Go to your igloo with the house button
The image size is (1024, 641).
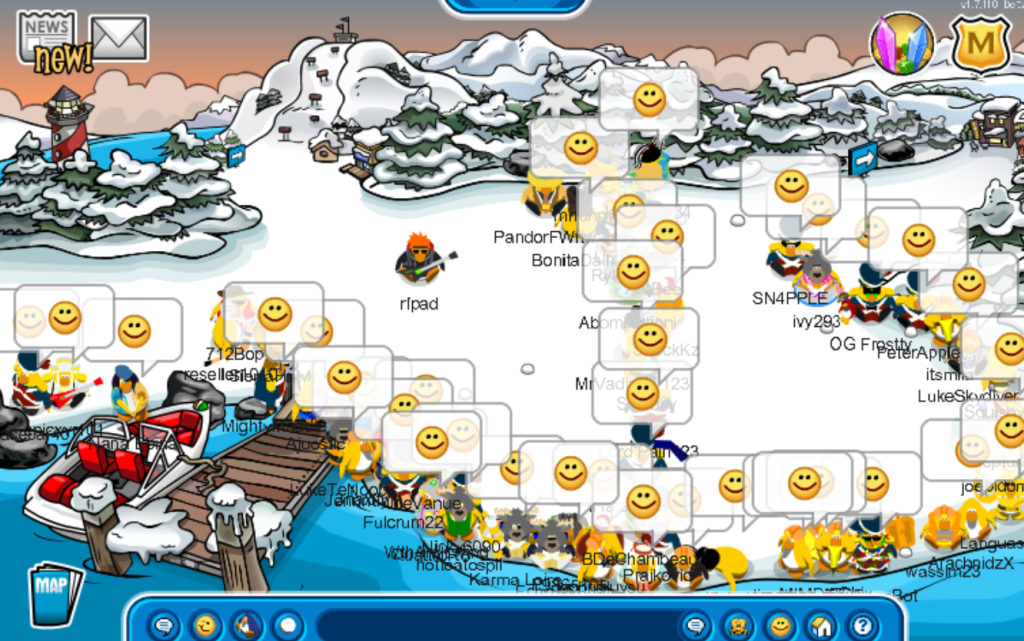coord(821,626)
